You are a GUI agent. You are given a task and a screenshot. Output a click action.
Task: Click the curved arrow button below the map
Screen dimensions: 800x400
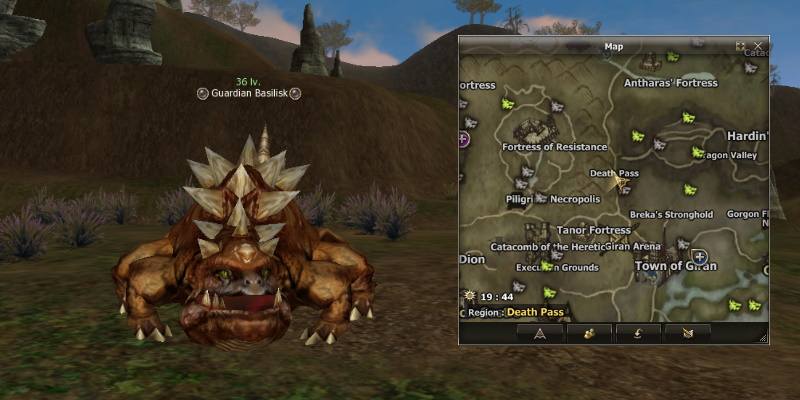(x=637, y=332)
